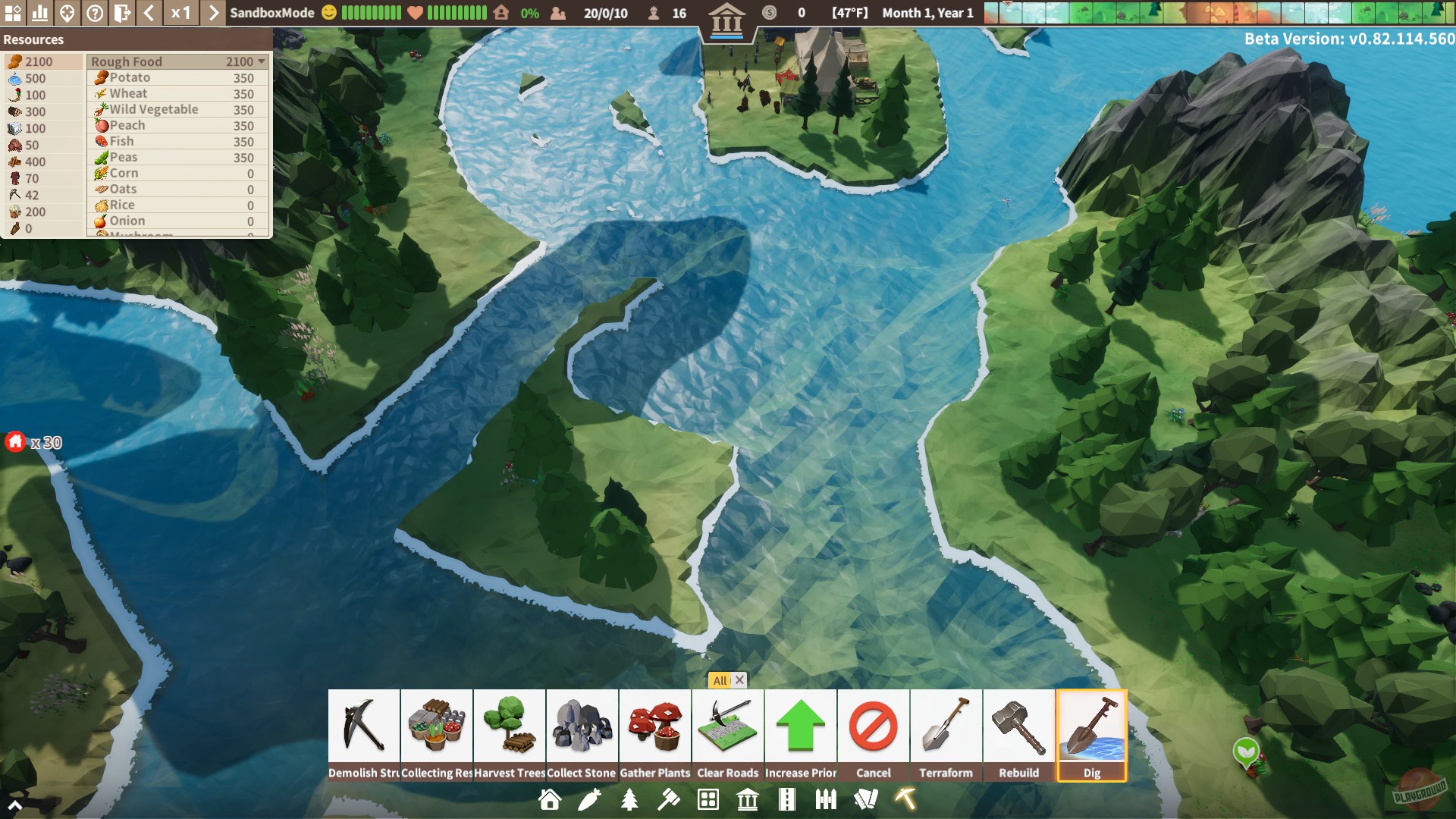Close the All tools filter
The width and height of the screenshot is (1456, 819).
click(x=739, y=680)
